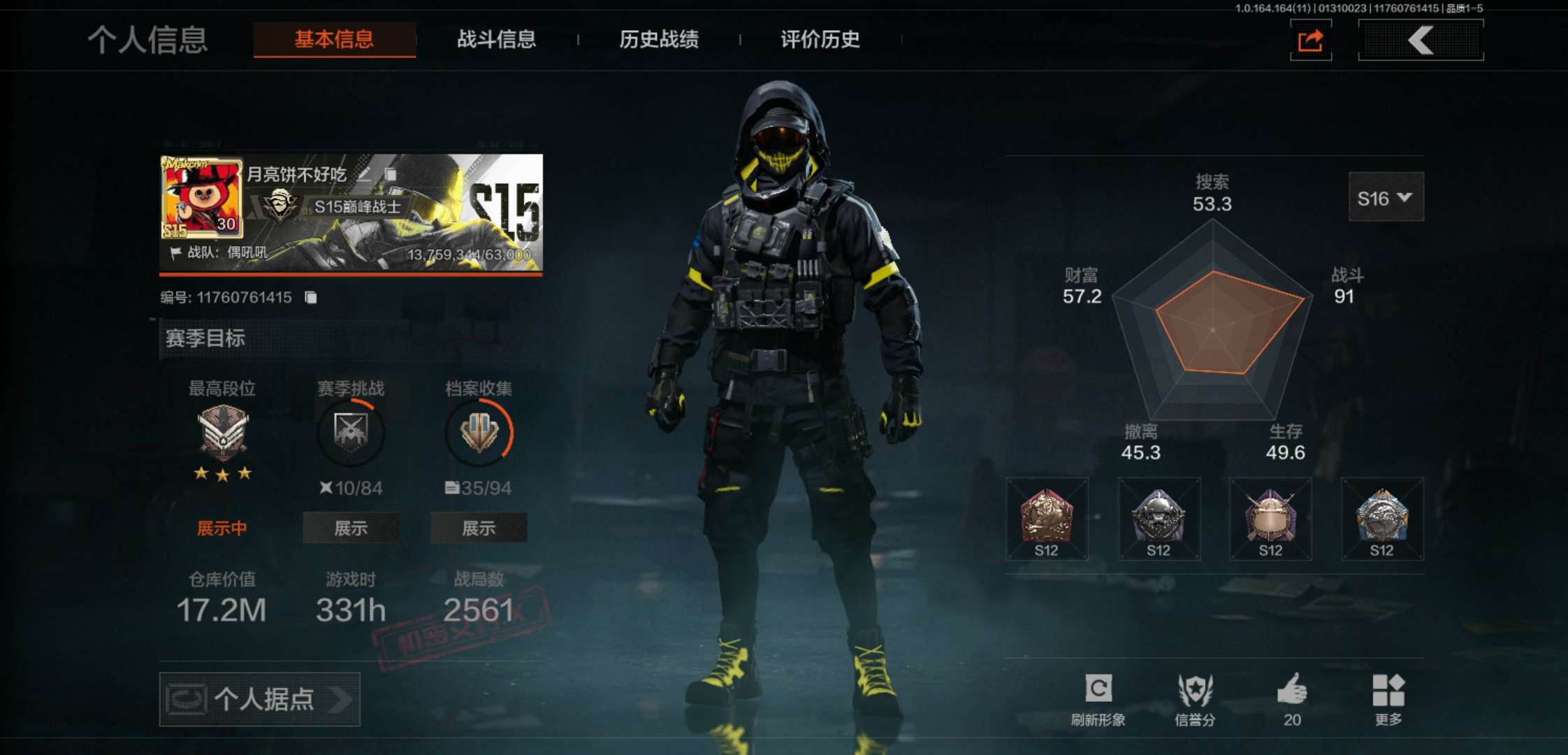
Task: Switch to the 战斗信息 tab
Action: coord(498,40)
